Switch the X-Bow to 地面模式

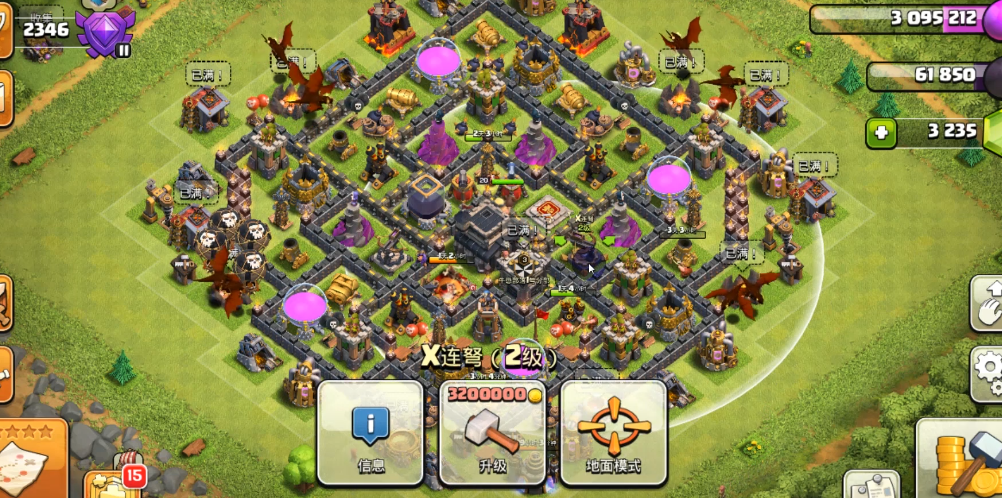pyautogui.click(x=613, y=432)
